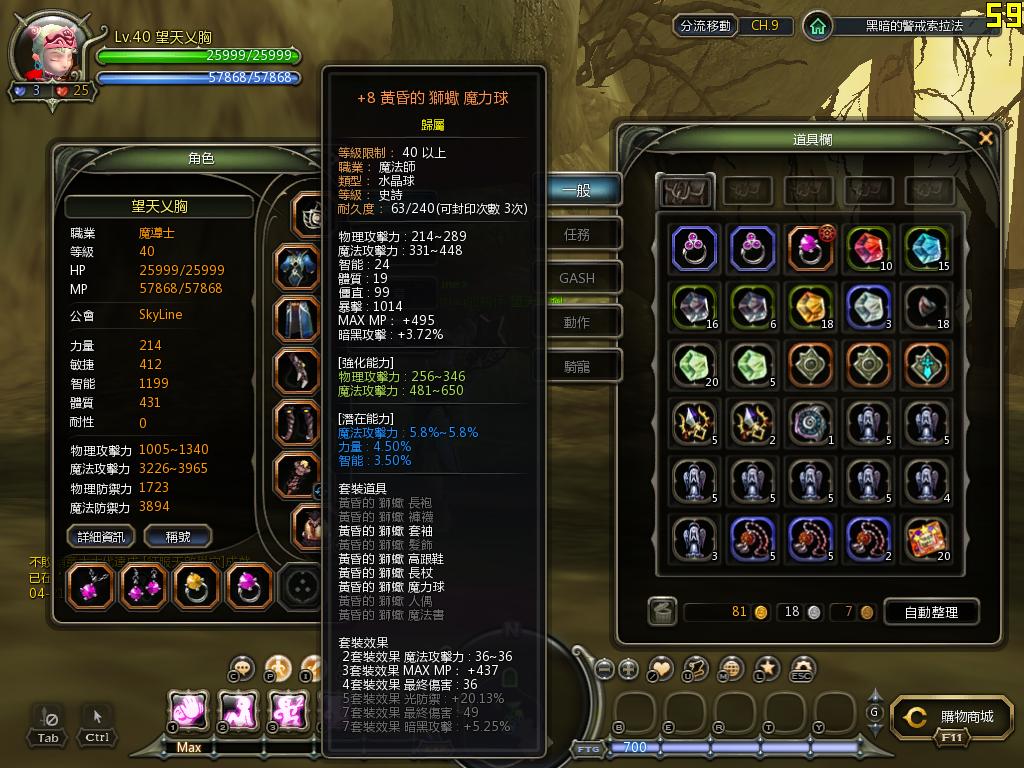Click the inventory trash bin icon

pos(661,611)
